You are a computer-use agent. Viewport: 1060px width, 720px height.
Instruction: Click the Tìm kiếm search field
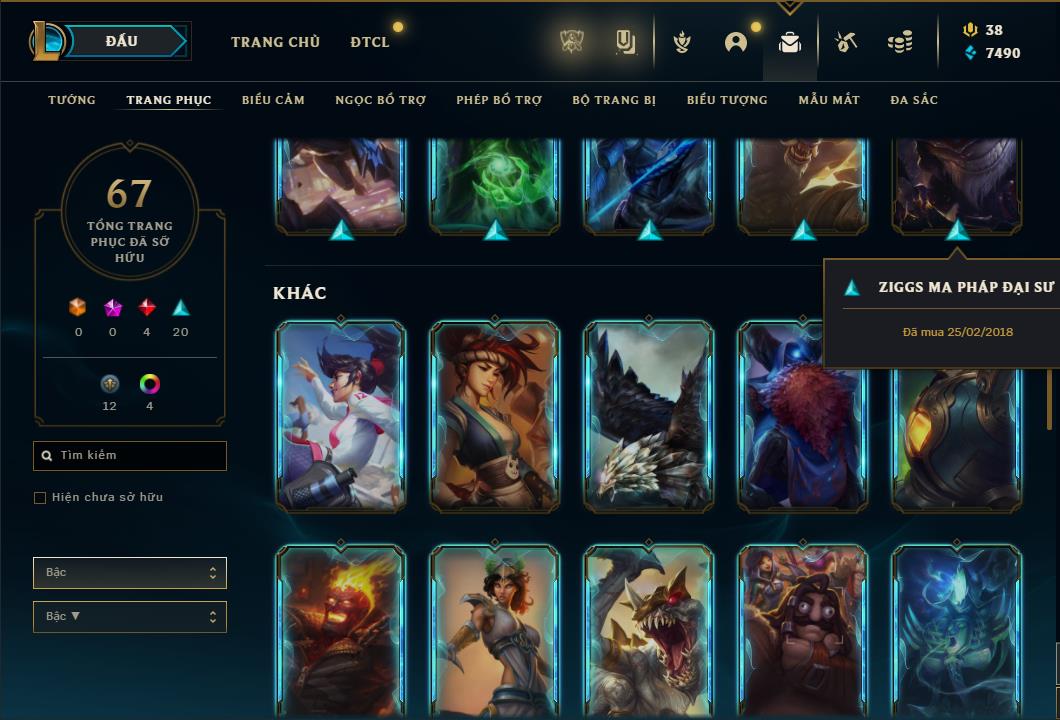(x=130, y=456)
